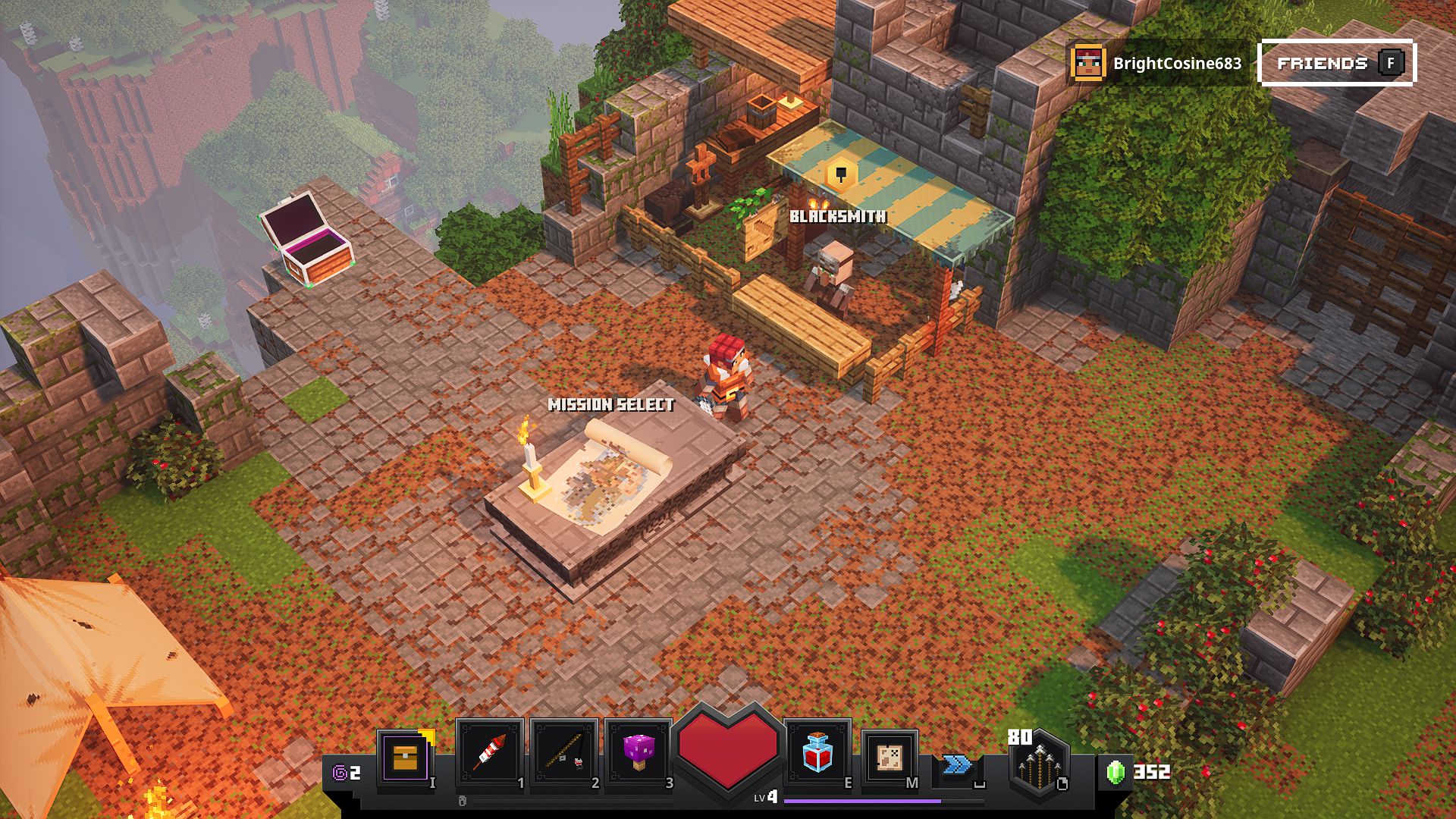The width and height of the screenshot is (1456, 819).
Task: Use the firework arrow artifact
Action: 489,753
